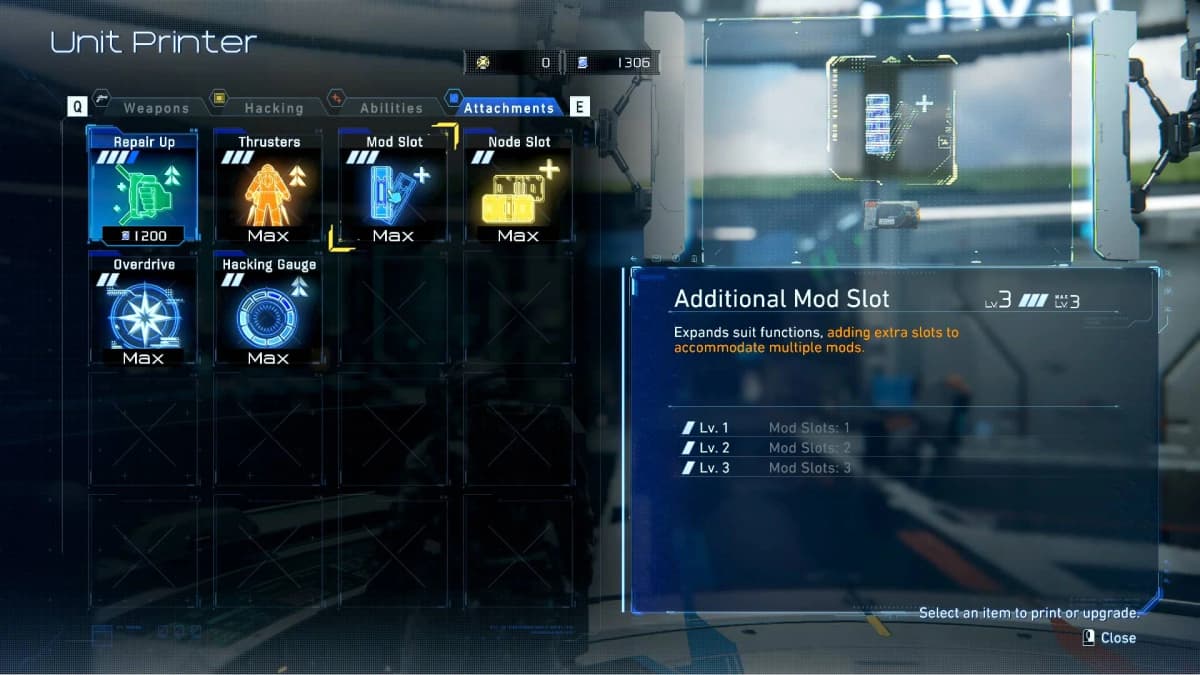Screen dimensions: 1200x675
Task: Select the Thrusters attachment
Action: pyautogui.click(x=268, y=188)
